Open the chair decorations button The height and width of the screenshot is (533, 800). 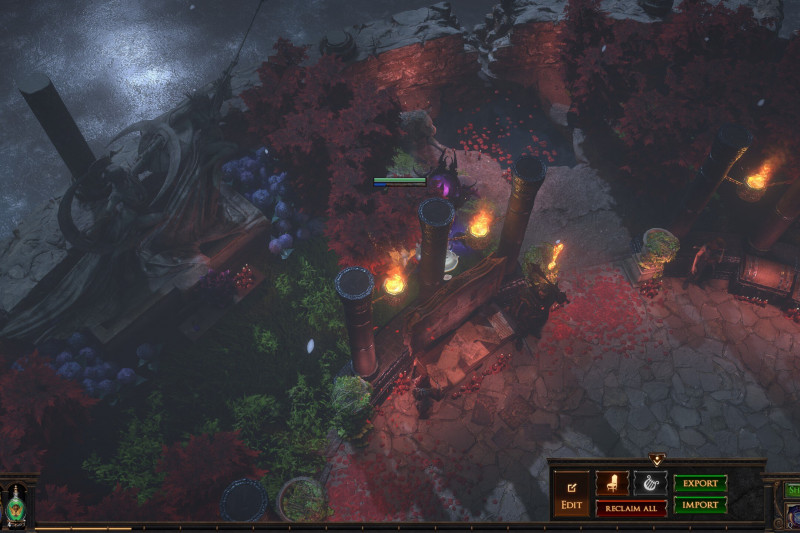[x=611, y=483]
